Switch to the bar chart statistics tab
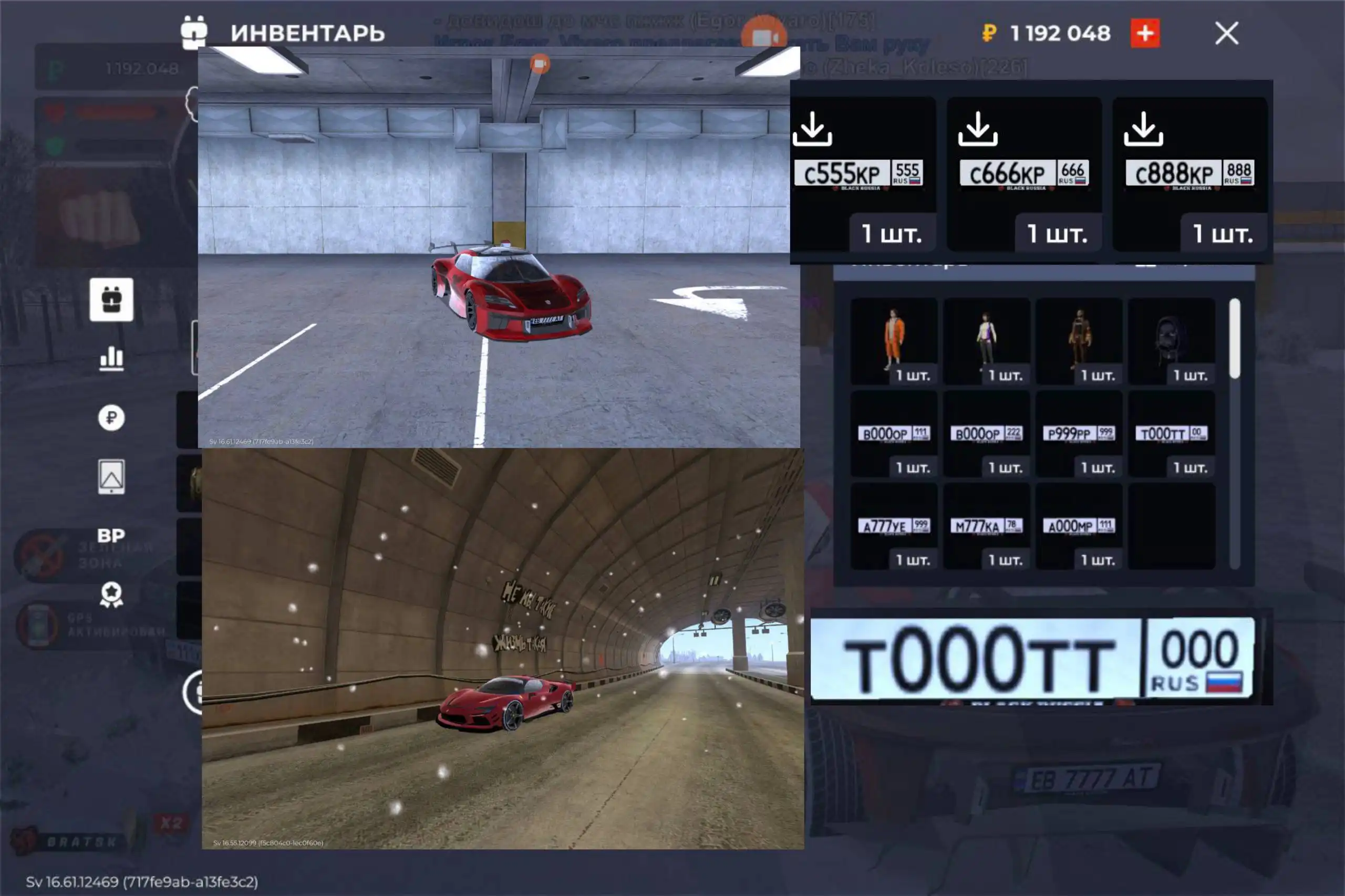This screenshot has height=896, width=1345. [x=111, y=359]
